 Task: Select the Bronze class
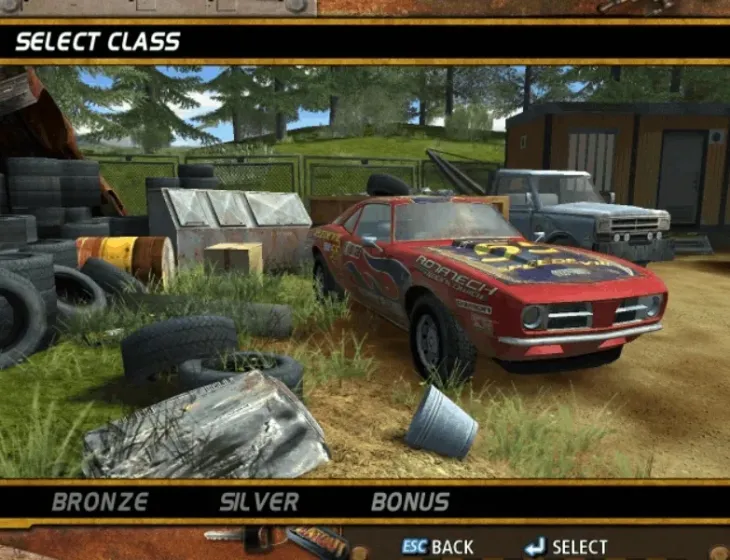tap(100, 502)
